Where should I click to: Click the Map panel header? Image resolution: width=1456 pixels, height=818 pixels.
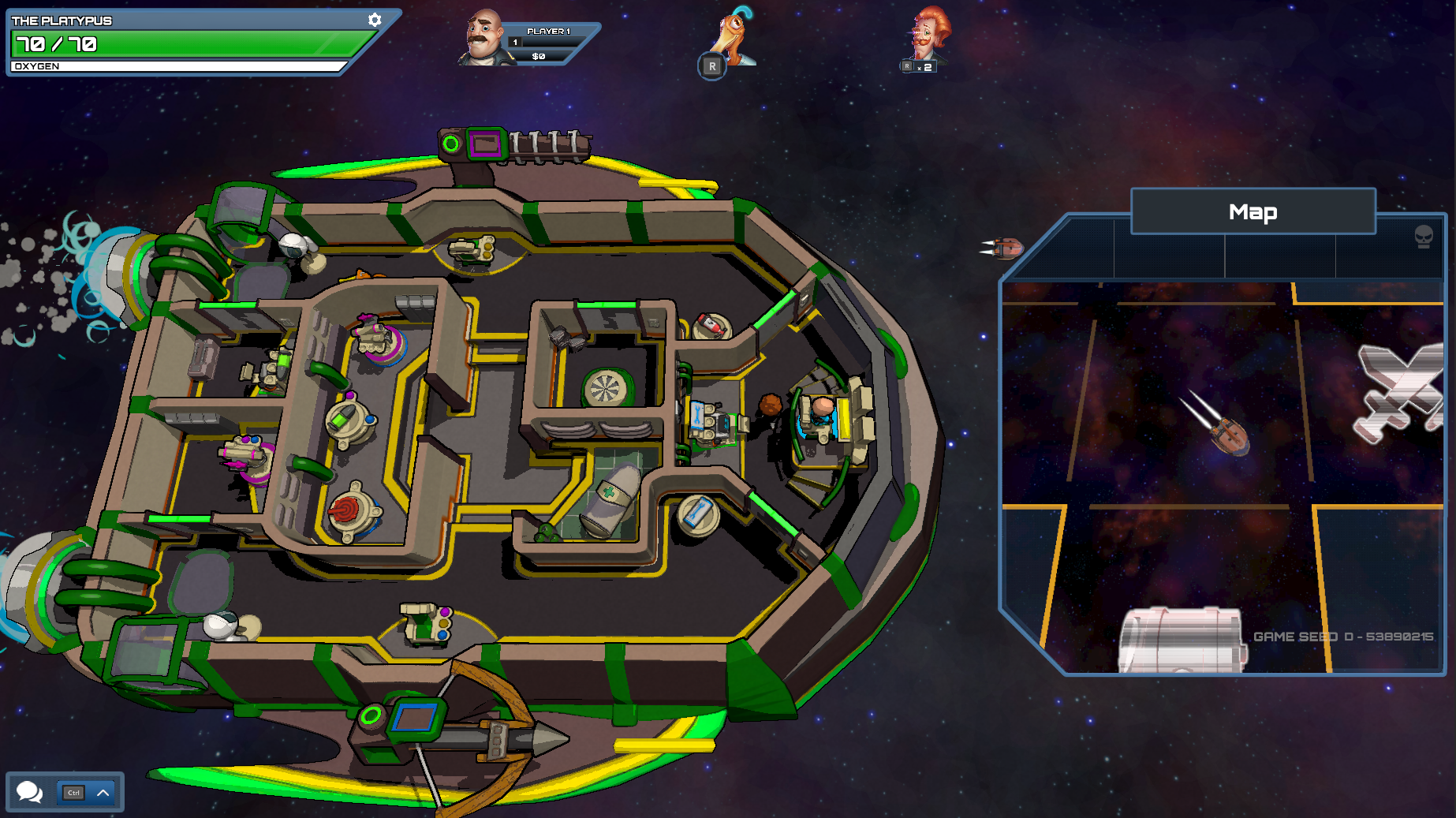click(1253, 211)
